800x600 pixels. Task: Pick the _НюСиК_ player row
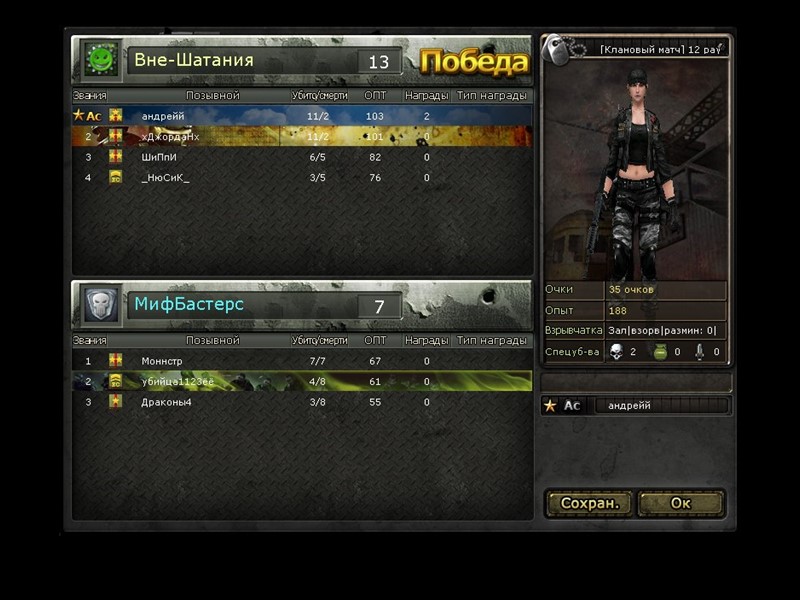pyautogui.click(x=300, y=178)
